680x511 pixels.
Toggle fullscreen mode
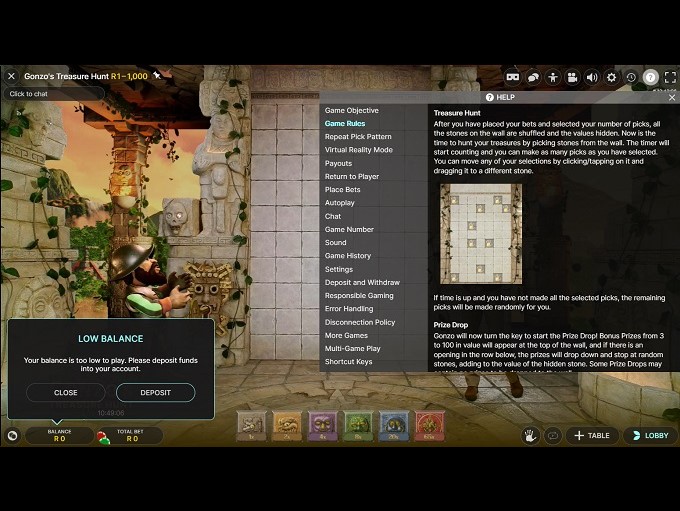[670, 77]
